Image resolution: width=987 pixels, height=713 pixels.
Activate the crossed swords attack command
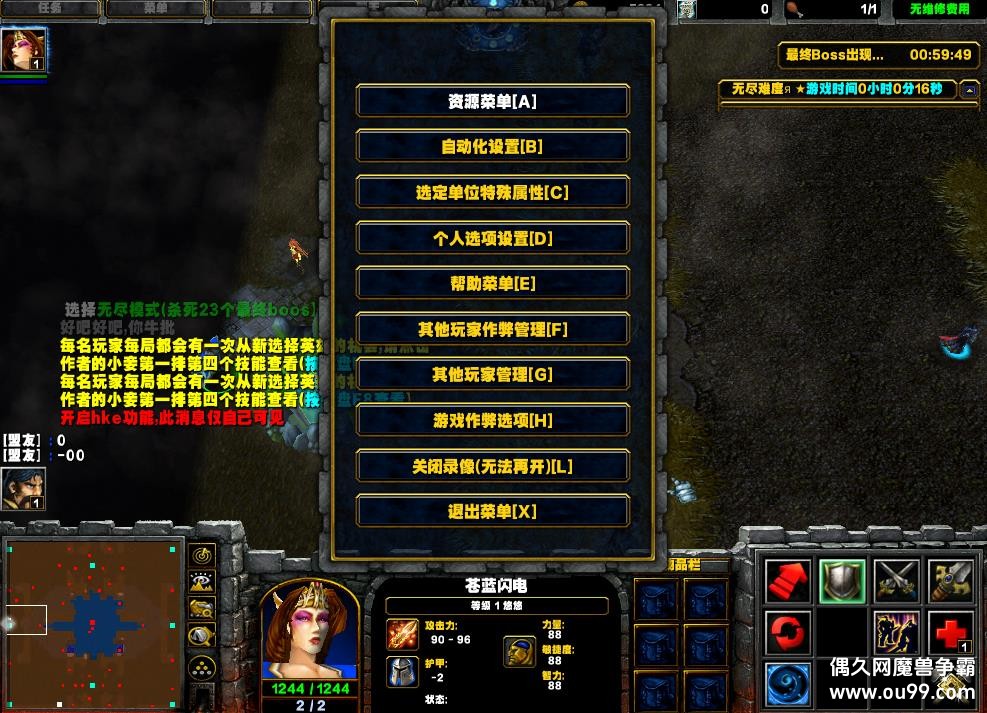(x=896, y=580)
